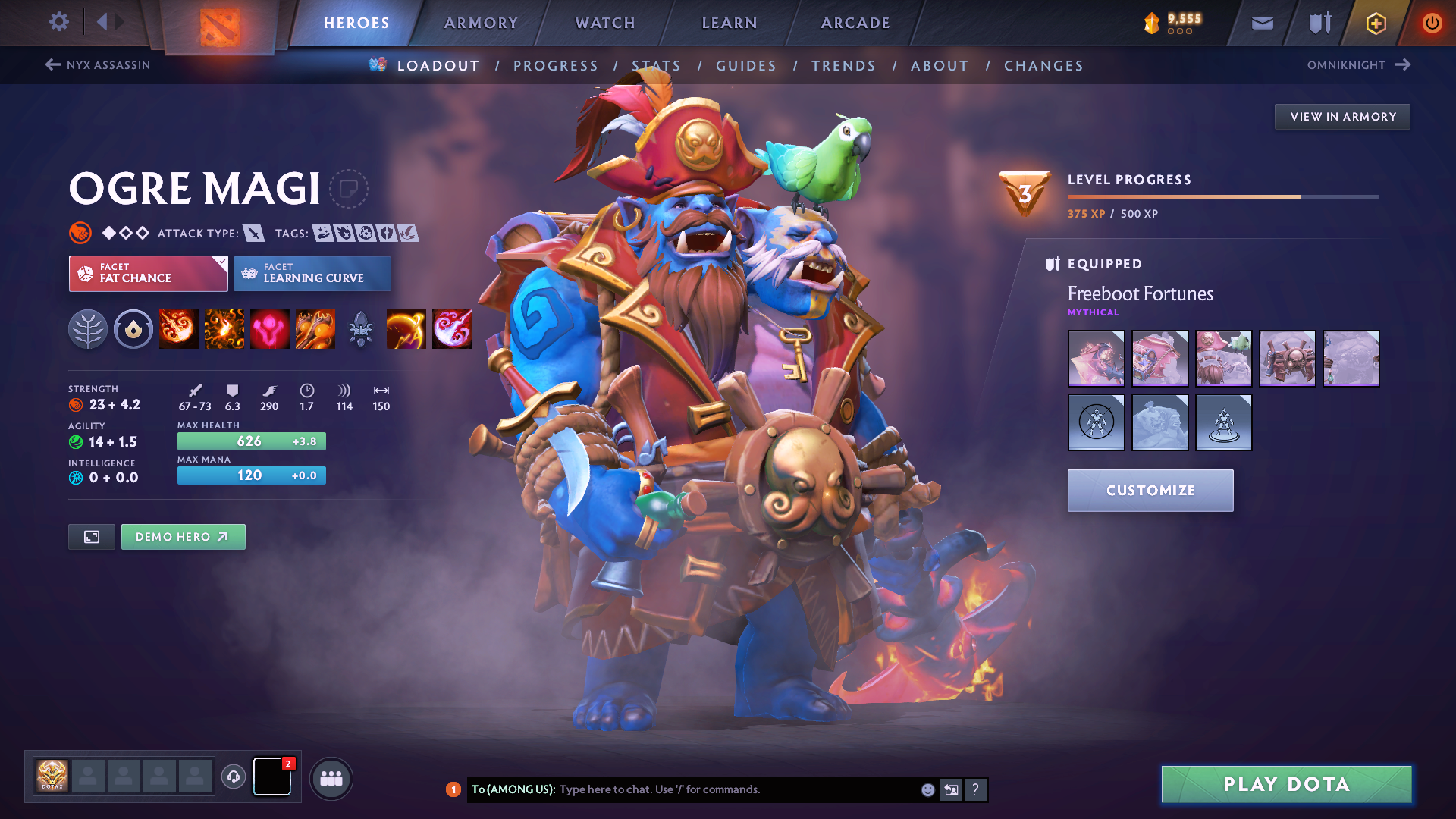
Task: Open the mail inbox icon
Action: (1261, 23)
